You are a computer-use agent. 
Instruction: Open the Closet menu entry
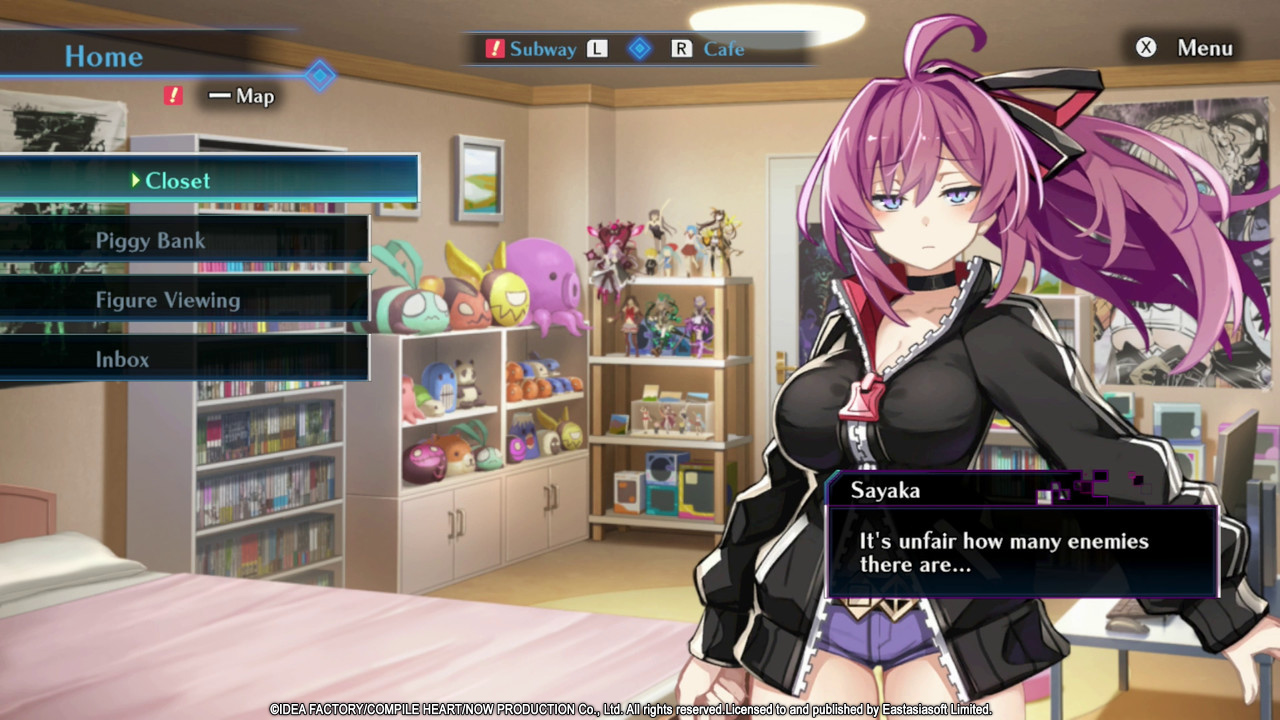(178, 181)
